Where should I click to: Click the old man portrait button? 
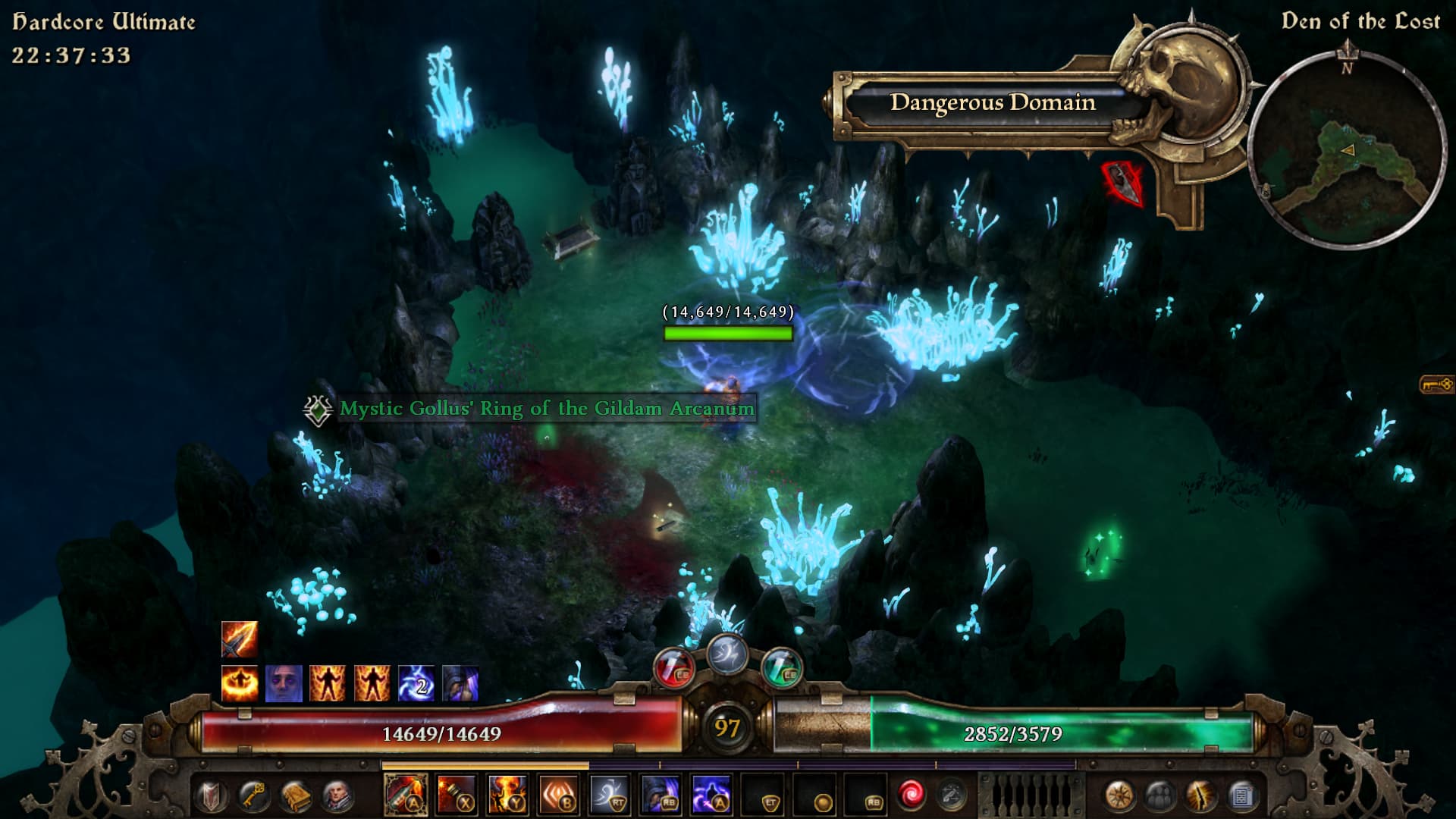[x=336, y=796]
